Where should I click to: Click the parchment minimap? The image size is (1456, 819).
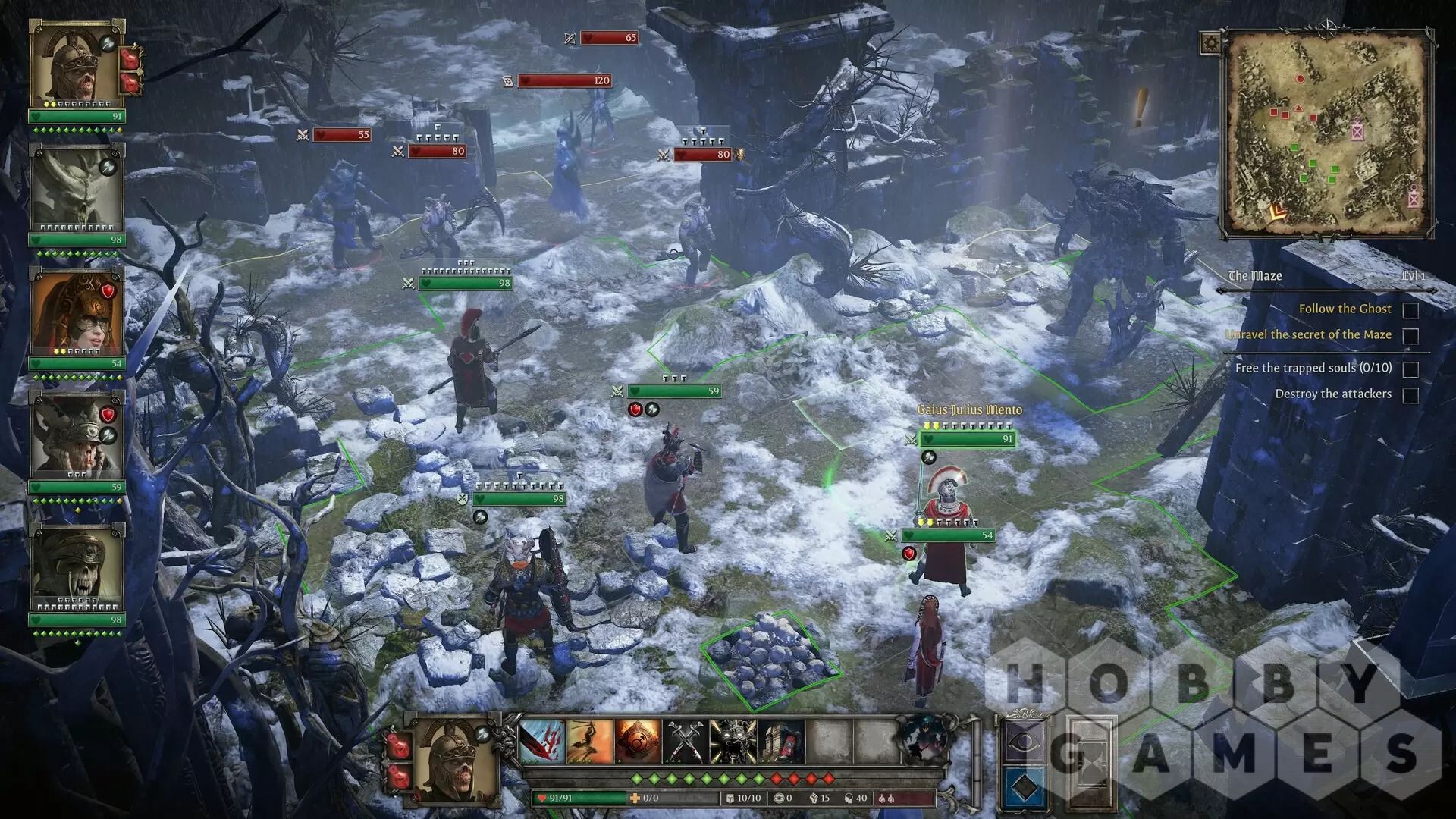[x=1326, y=133]
